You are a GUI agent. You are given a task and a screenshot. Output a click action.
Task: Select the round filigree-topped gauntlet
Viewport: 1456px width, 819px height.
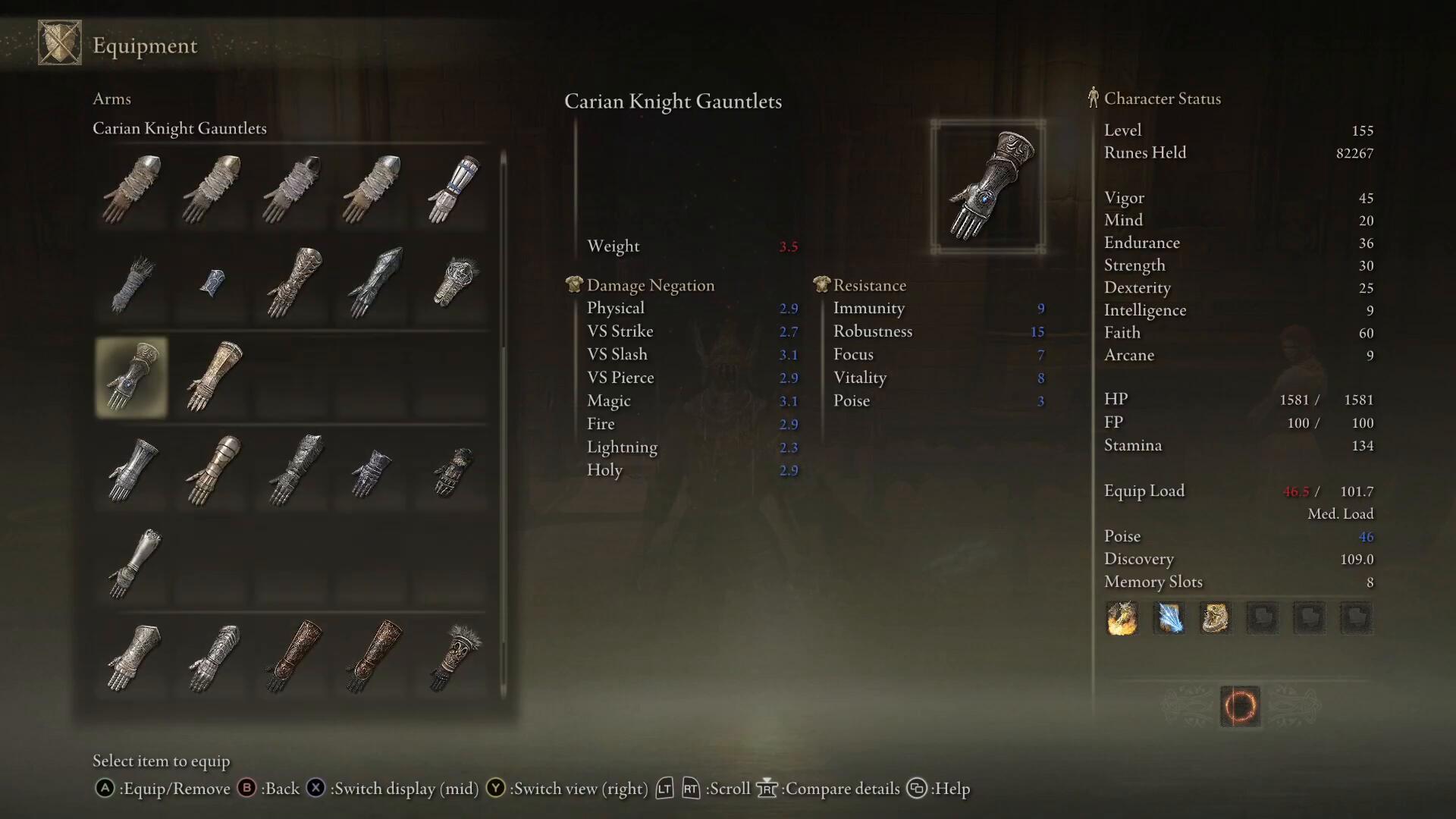[x=453, y=282]
